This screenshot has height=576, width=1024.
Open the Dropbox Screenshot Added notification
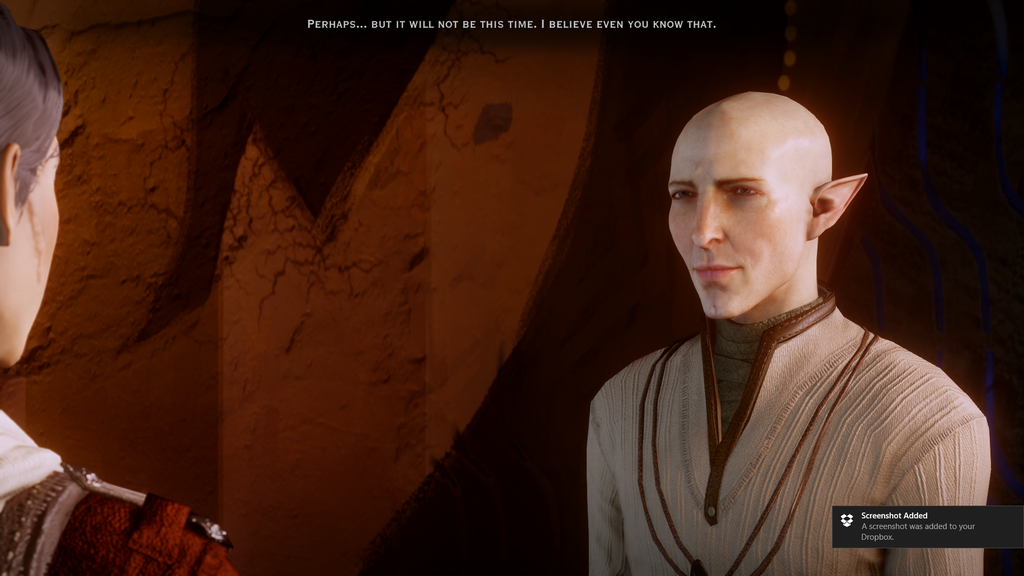pyautogui.click(x=926, y=526)
